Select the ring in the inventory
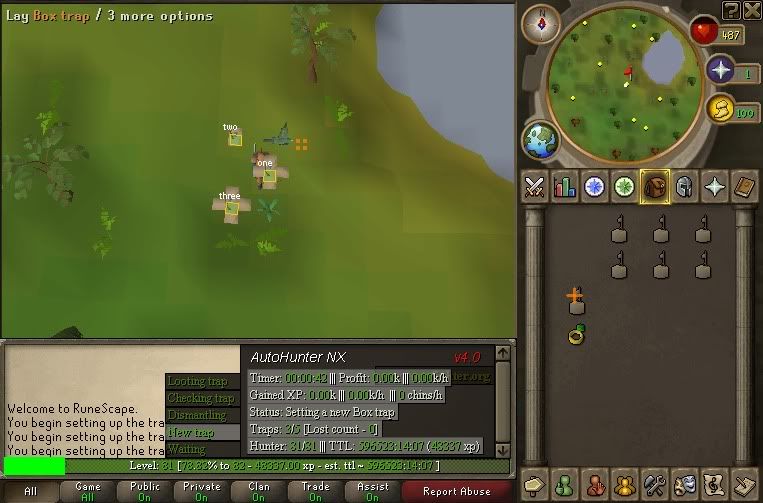Image resolution: width=763 pixels, height=503 pixels. 577,334
